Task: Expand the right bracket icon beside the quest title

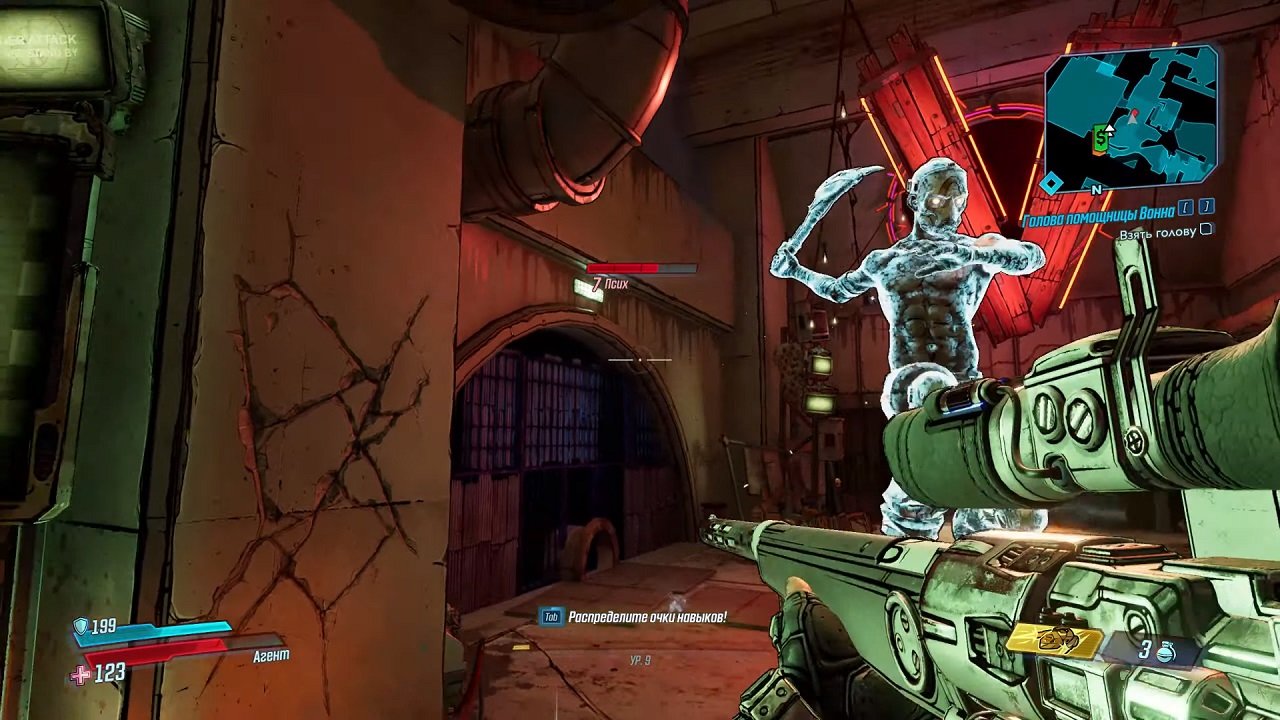Action: point(1204,209)
